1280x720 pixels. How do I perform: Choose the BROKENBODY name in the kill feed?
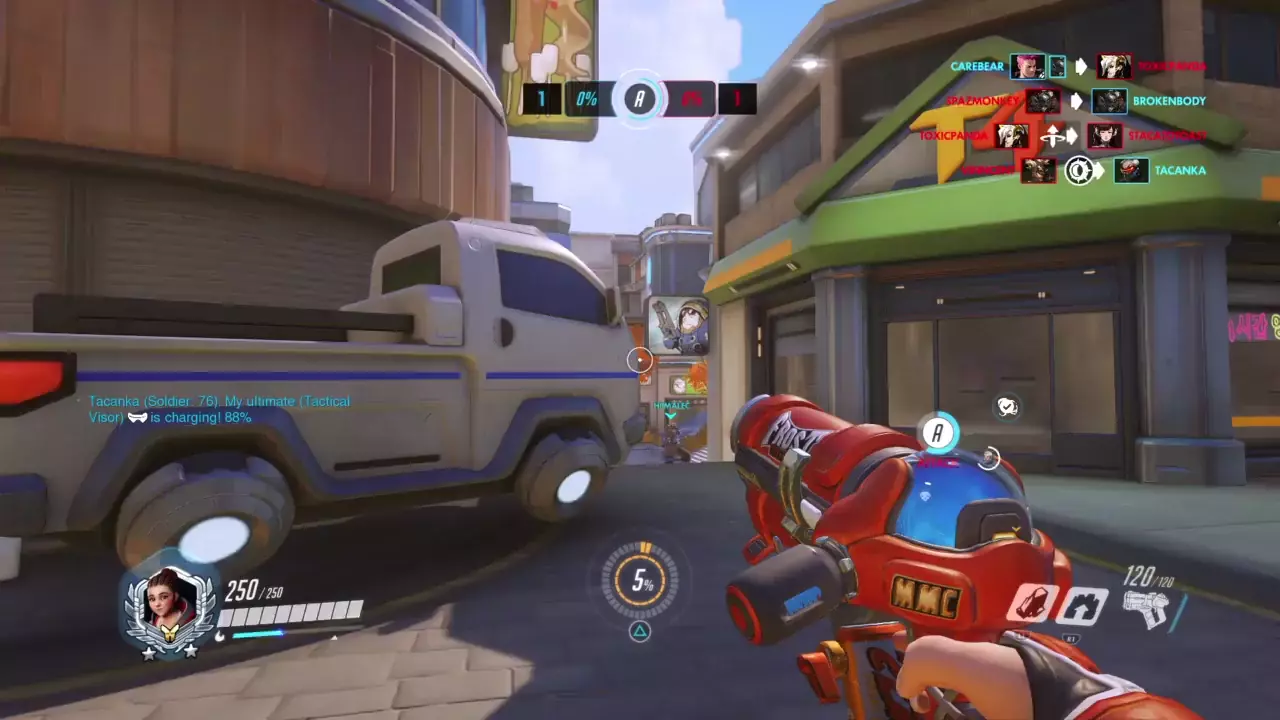[x=1169, y=101]
